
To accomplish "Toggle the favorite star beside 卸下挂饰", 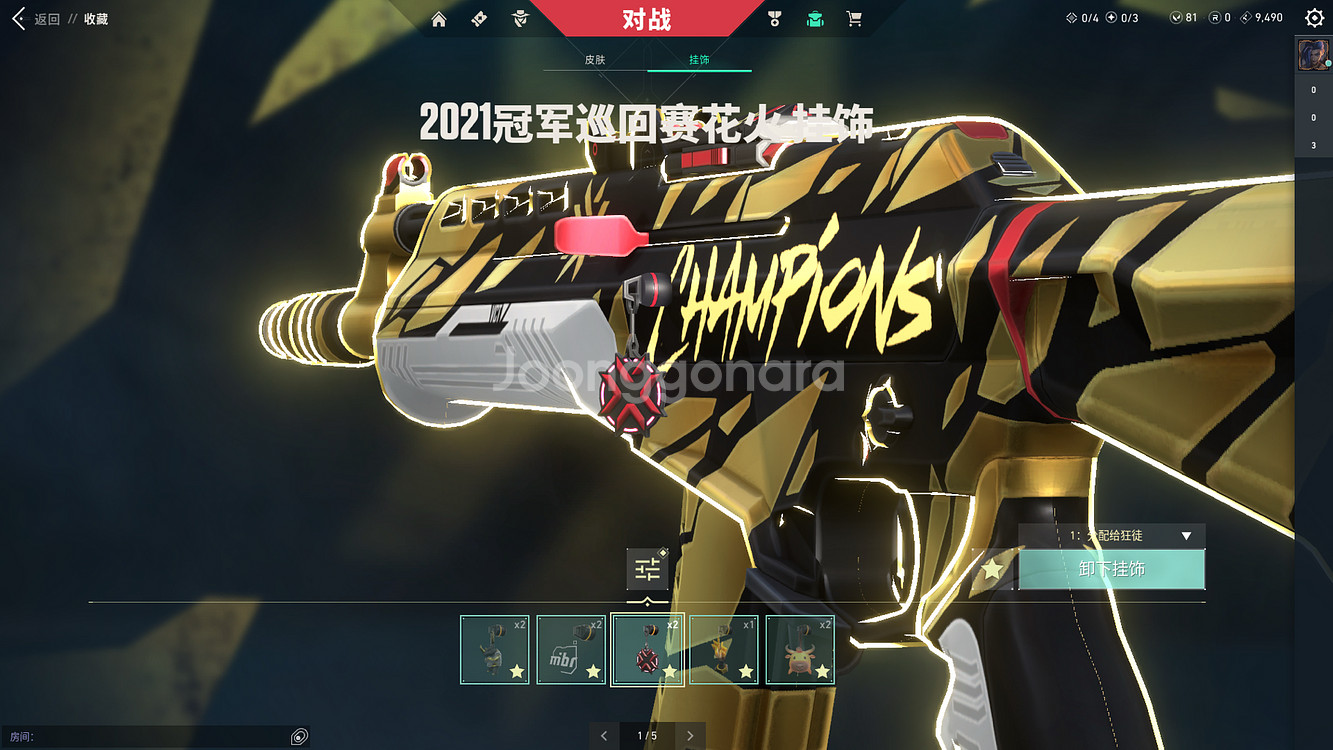I will coord(992,569).
